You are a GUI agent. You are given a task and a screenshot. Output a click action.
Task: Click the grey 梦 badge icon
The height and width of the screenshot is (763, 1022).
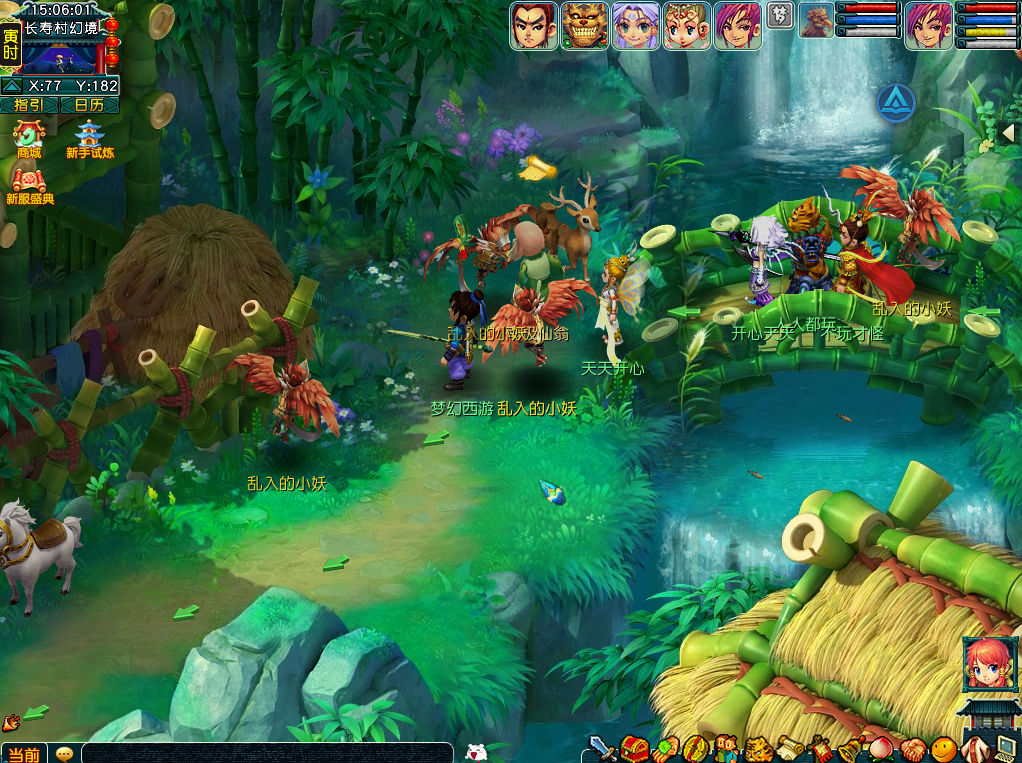780,15
